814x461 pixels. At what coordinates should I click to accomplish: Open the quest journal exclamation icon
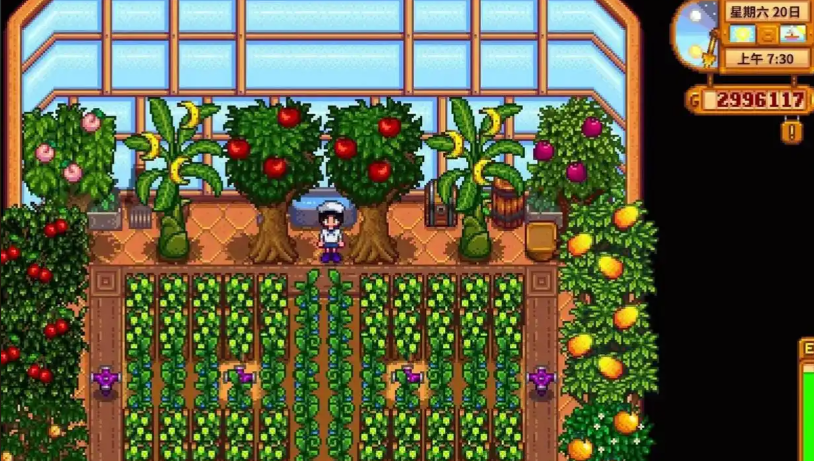[791, 131]
